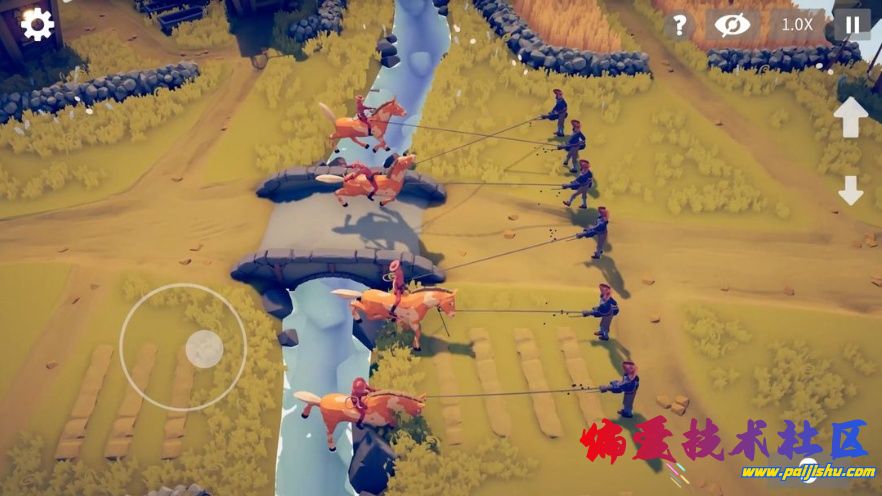The width and height of the screenshot is (882, 496).
Task: Change the 1.0X game speed
Action: click(796, 25)
